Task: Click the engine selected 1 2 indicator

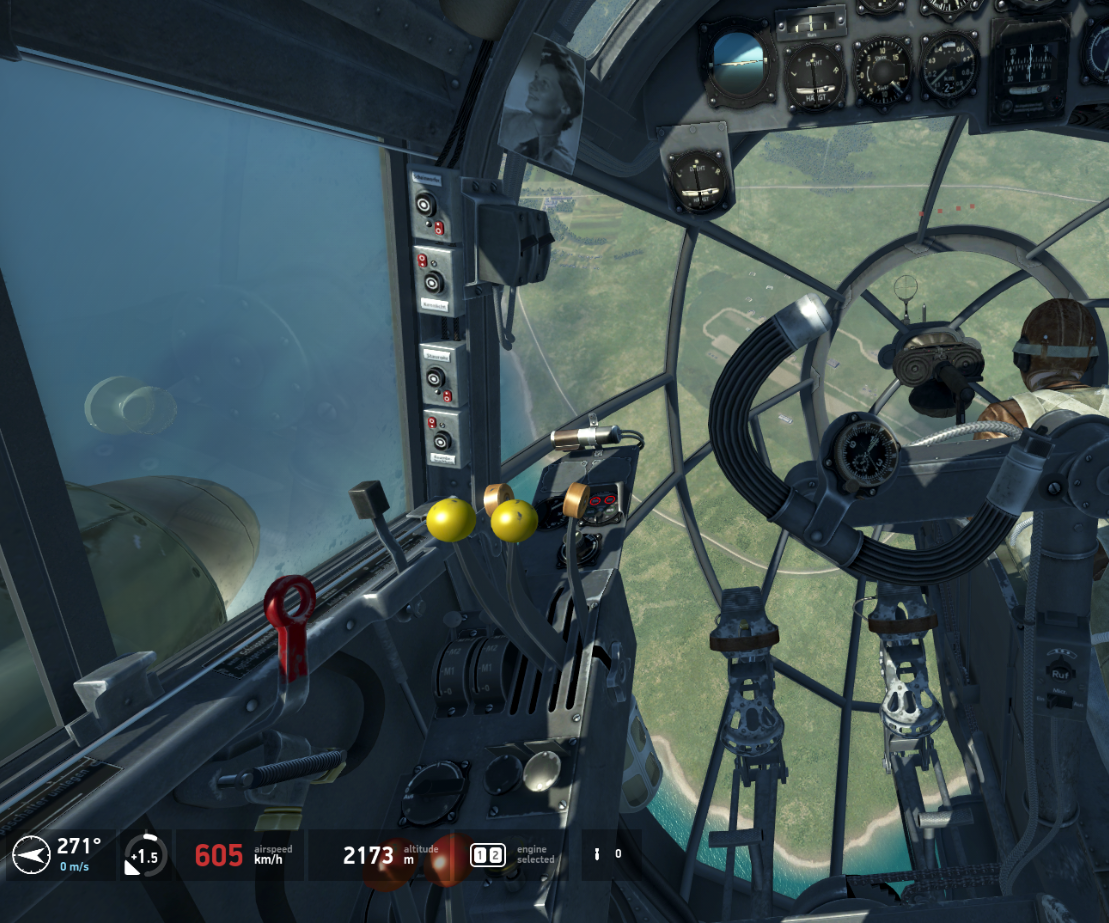Action: pos(489,855)
